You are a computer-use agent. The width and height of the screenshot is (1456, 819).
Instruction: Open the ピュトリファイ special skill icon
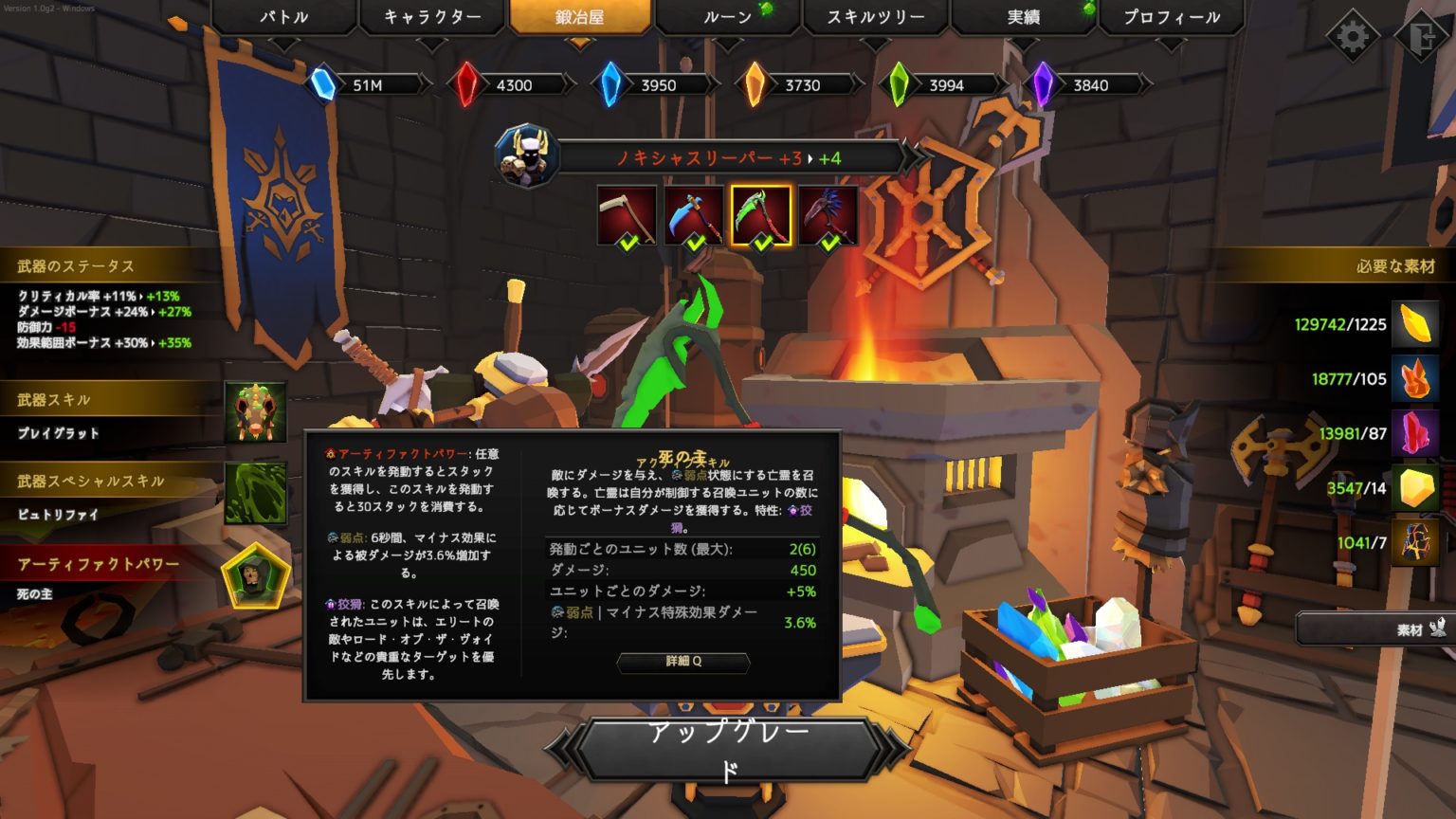(x=254, y=494)
